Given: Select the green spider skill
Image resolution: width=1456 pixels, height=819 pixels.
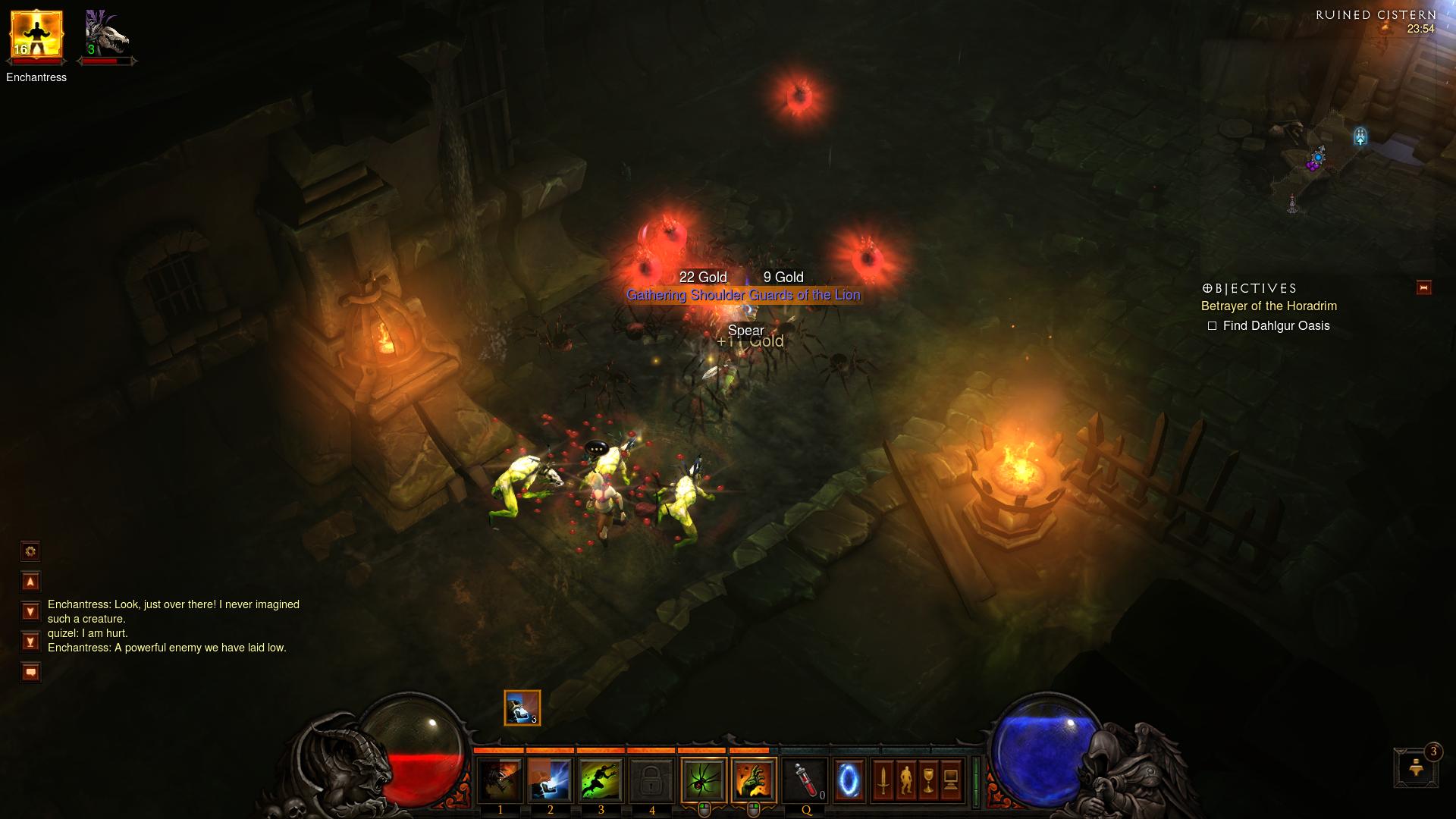Looking at the screenshot, I should point(704,780).
